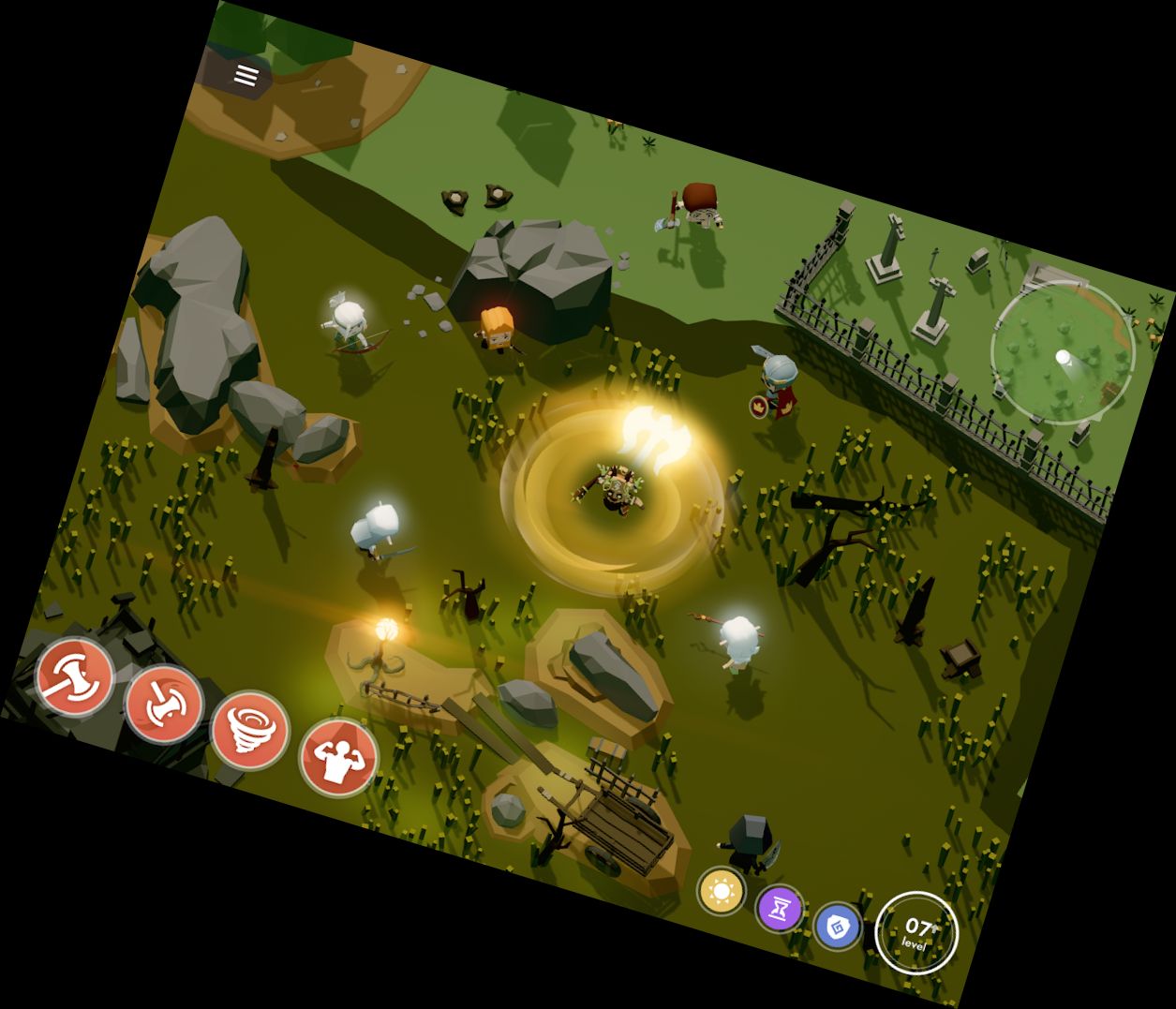Activate the flexing muscles buff ability

338,756
